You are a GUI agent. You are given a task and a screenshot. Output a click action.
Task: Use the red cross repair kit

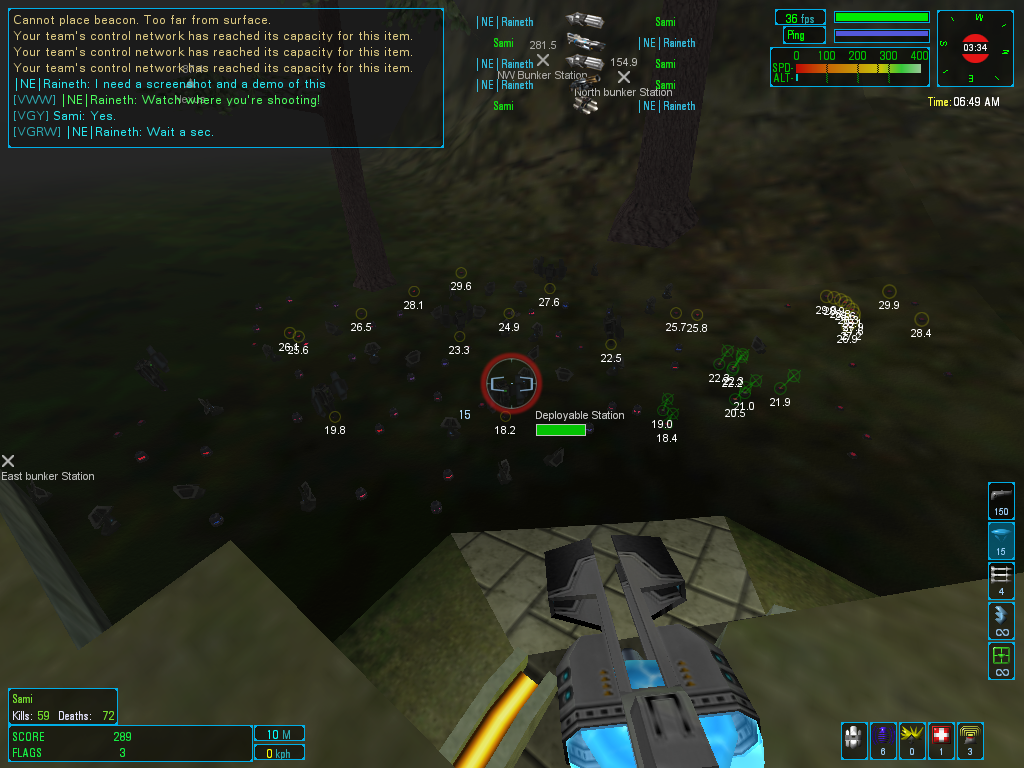click(x=941, y=740)
